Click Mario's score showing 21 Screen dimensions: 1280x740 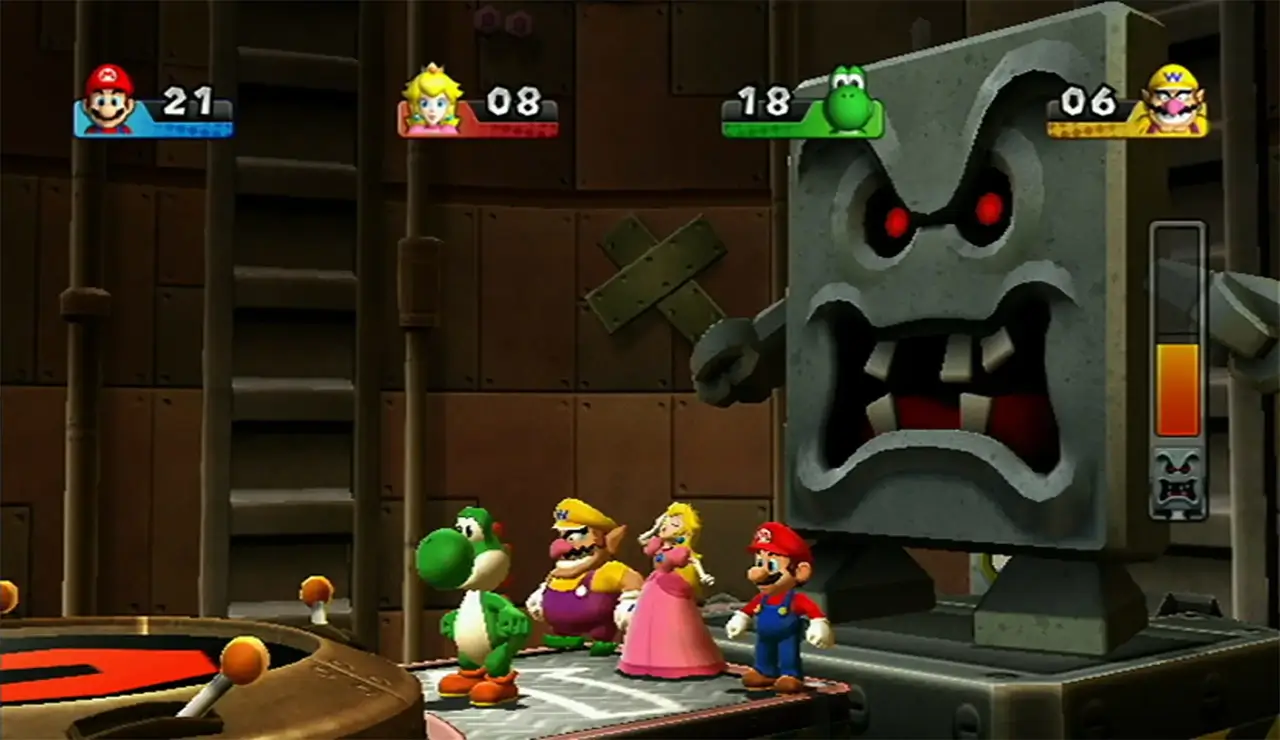(x=190, y=101)
